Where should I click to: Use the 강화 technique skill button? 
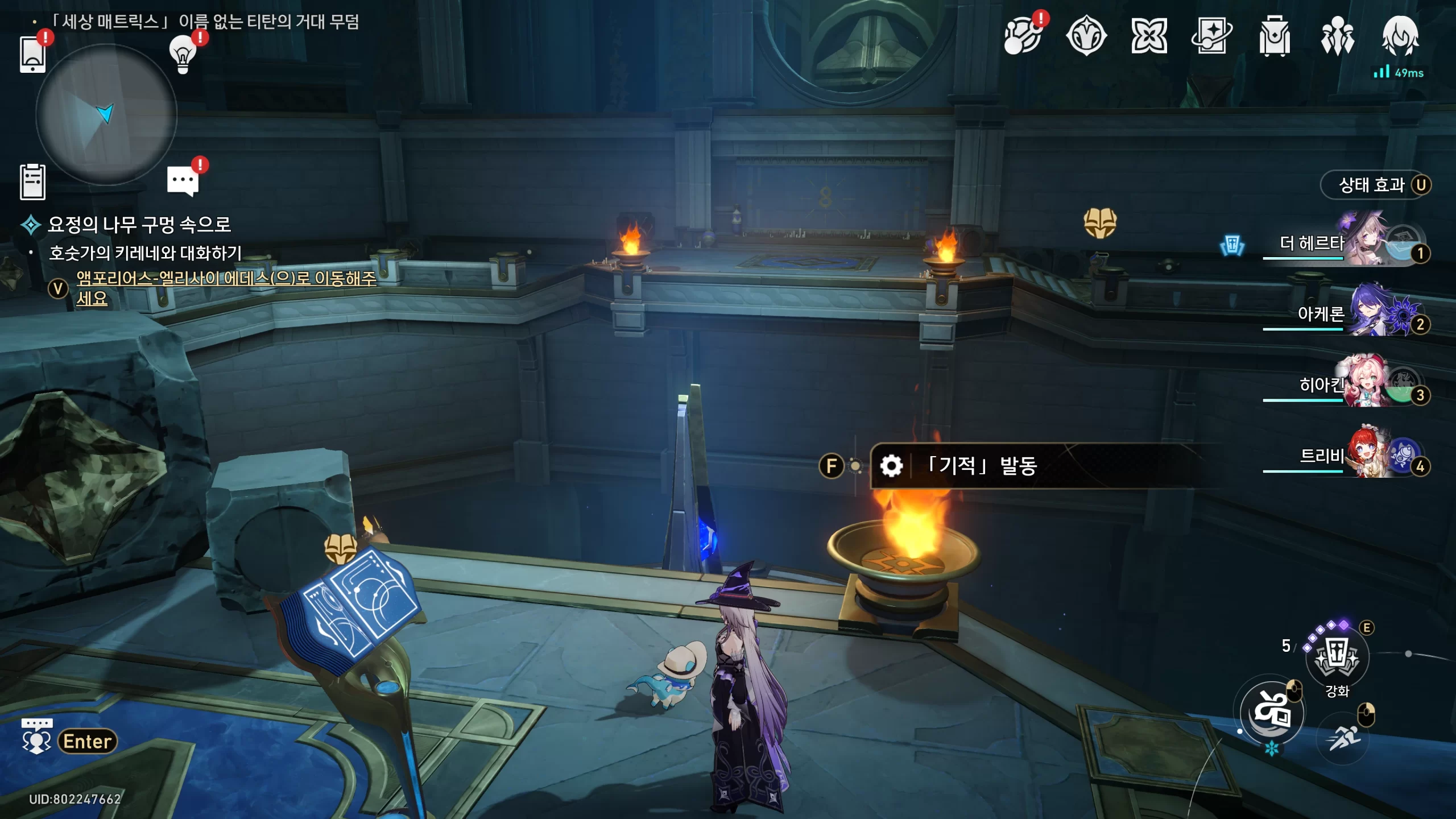coord(1337,657)
